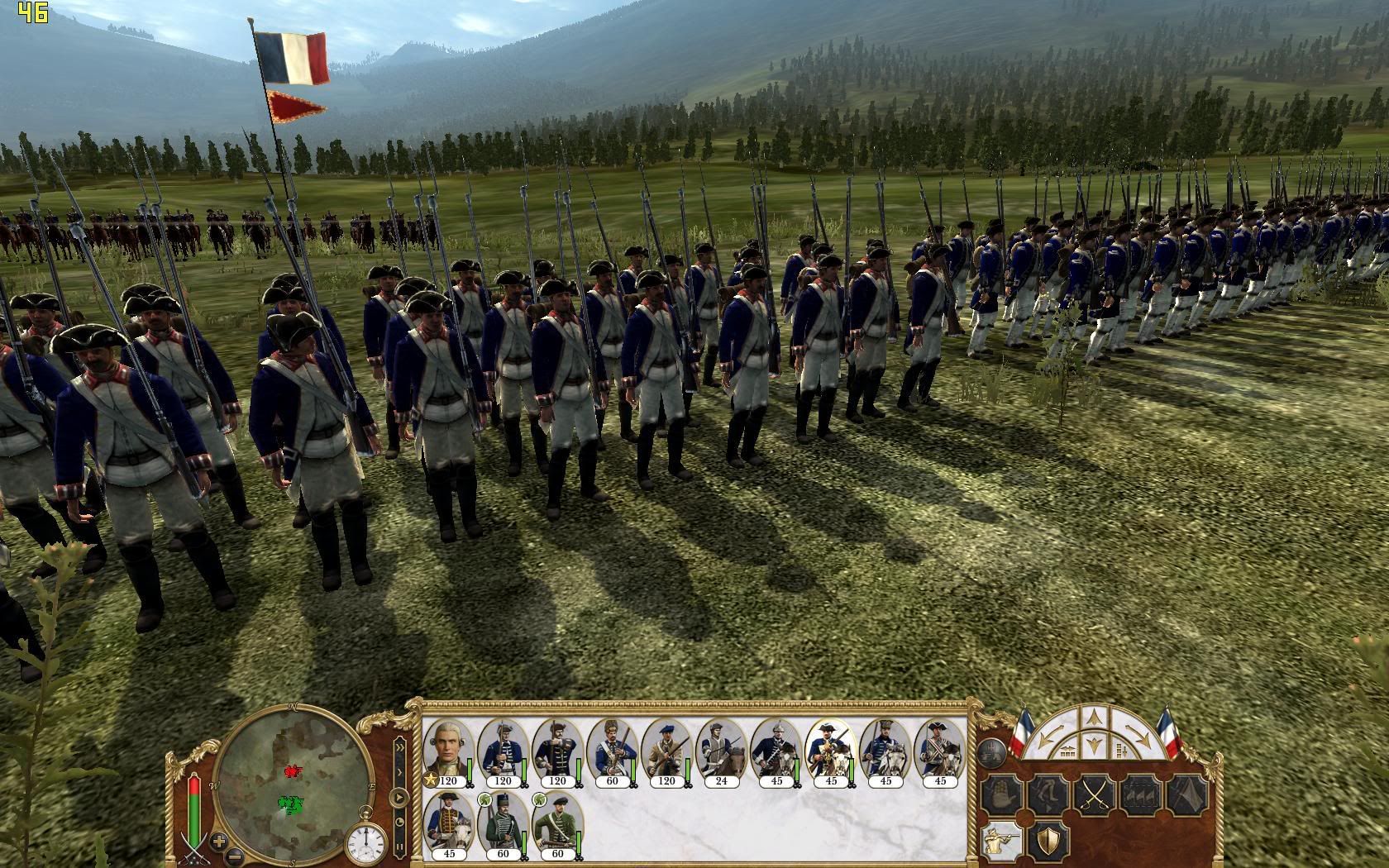Toggle guard mode shield button
The image size is (1389, 868).
(1047, 840)
